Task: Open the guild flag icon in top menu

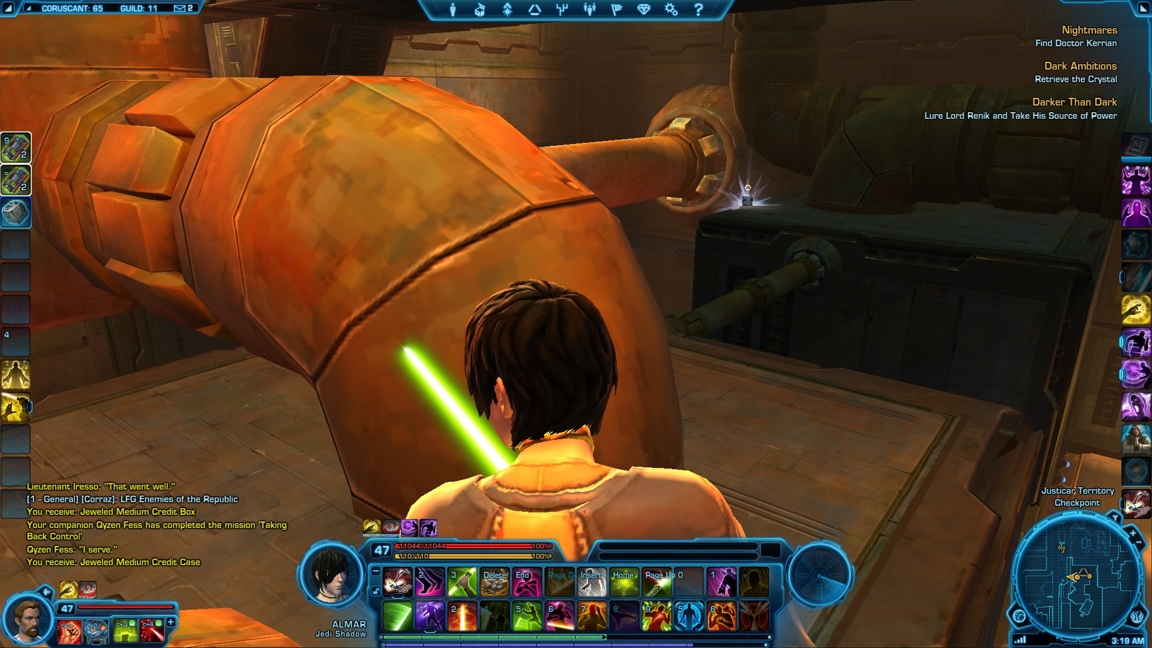Action: coord(616,10)
